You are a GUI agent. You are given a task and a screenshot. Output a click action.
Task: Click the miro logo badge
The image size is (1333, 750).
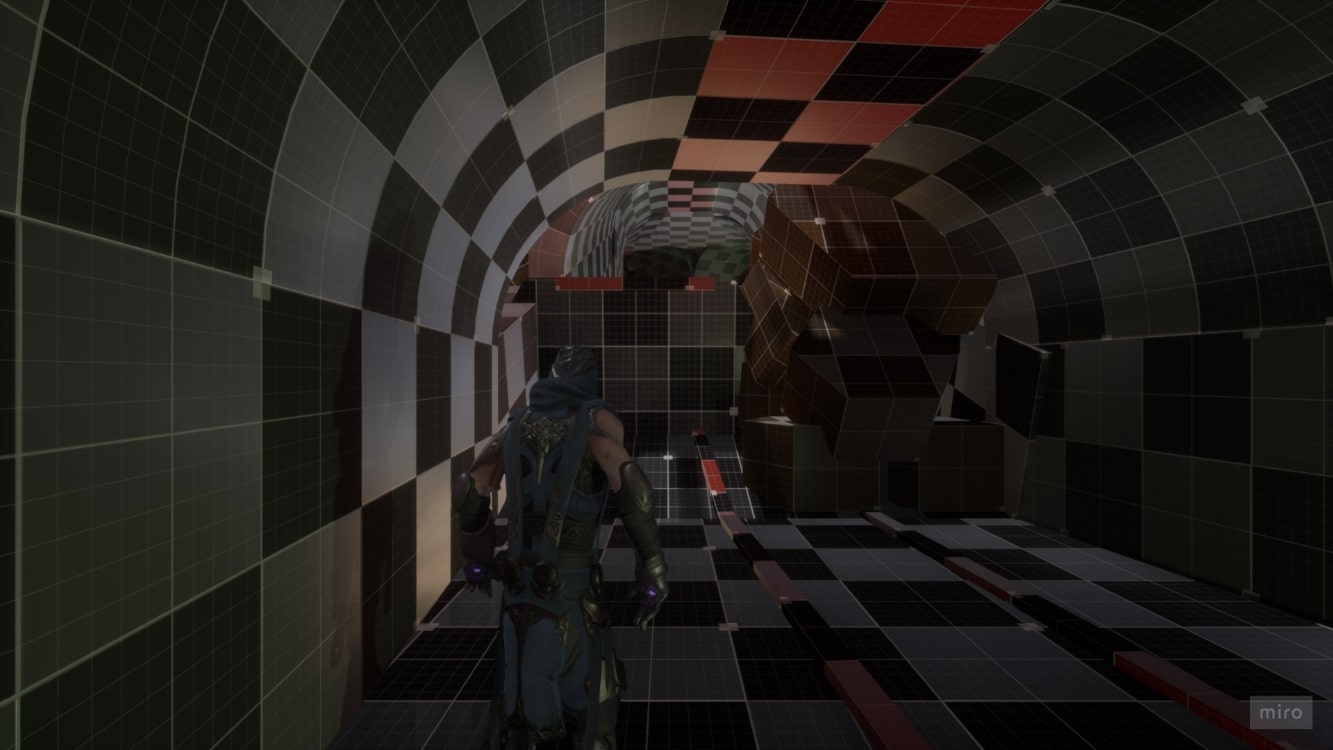coord(1280,712)
